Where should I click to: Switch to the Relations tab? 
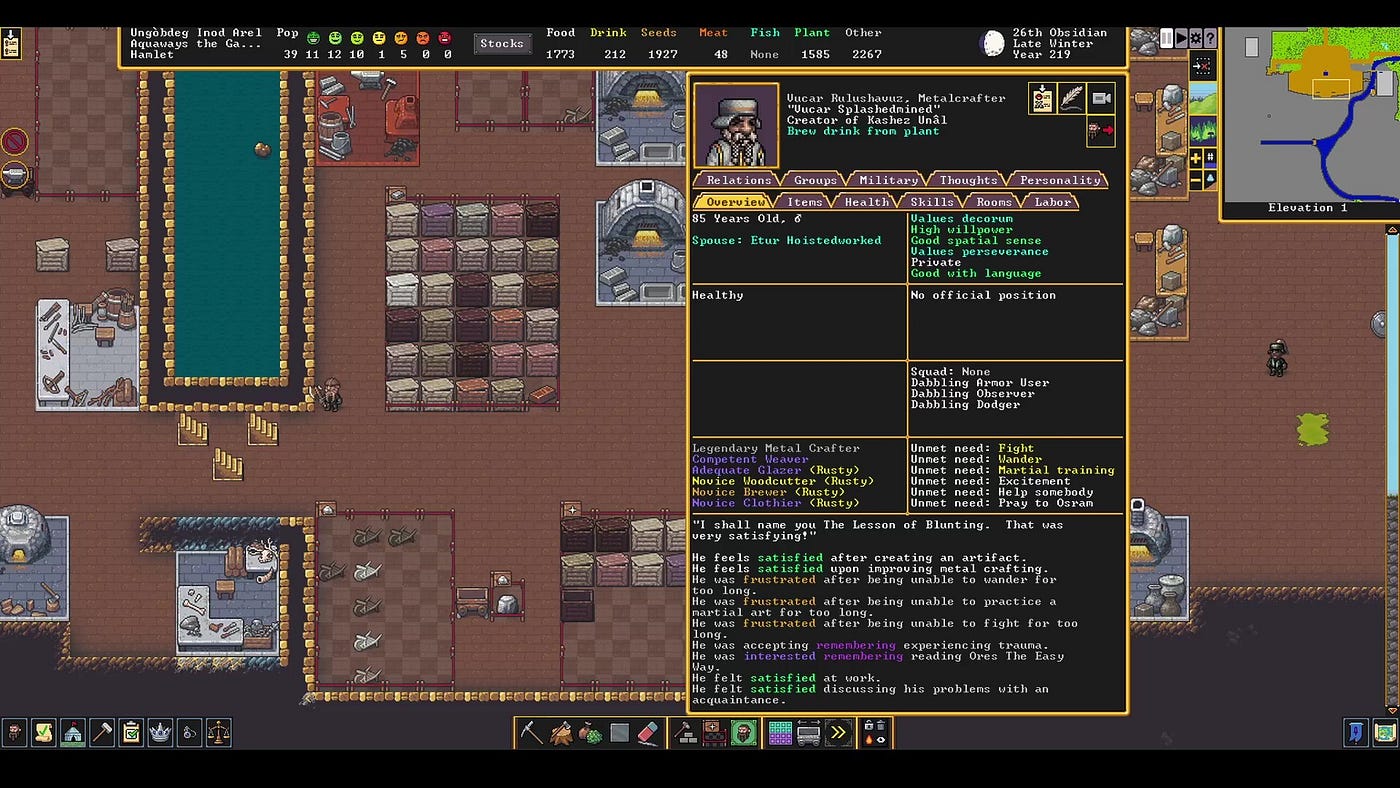(739, 180)
